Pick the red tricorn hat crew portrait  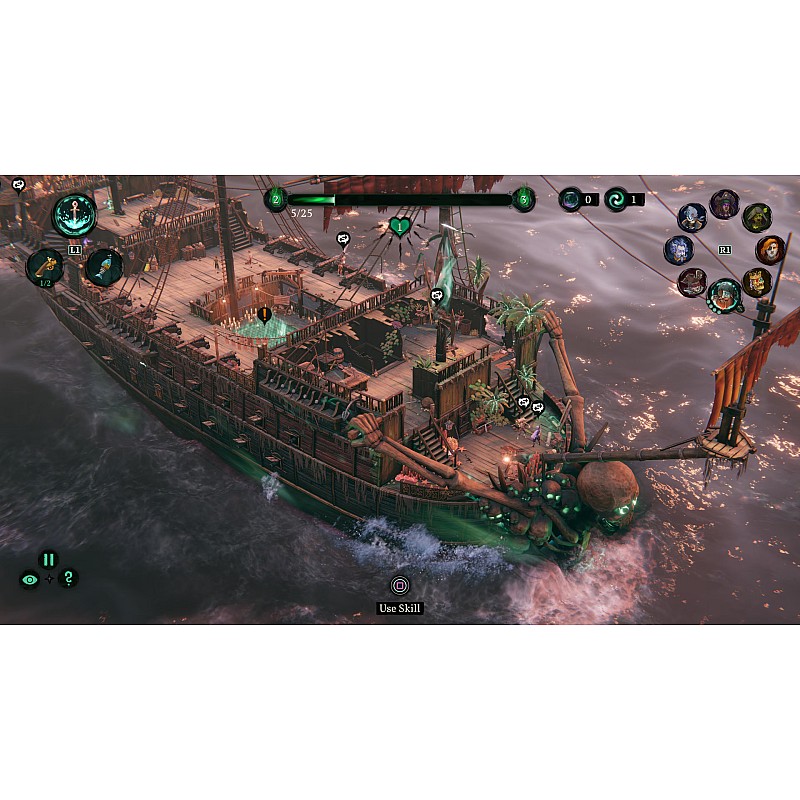692,282
